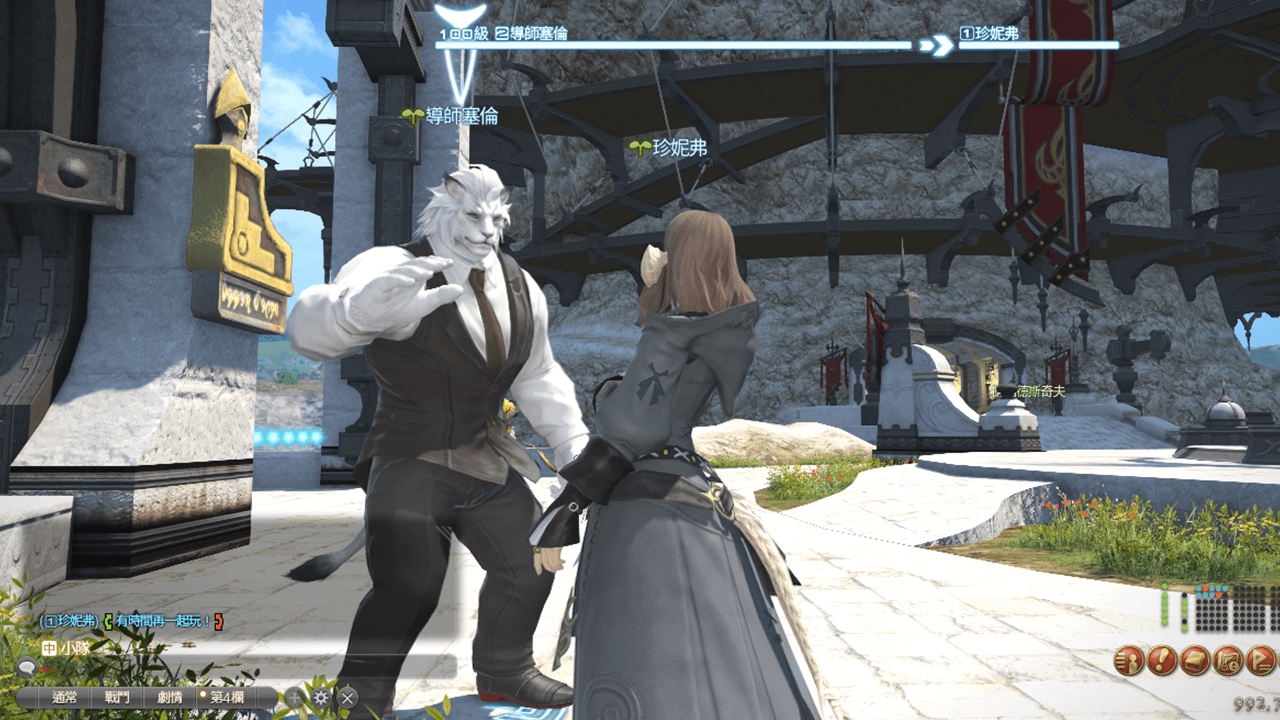Open chat log settings gear
1280x720 pixels.
[x=321, y=698]
